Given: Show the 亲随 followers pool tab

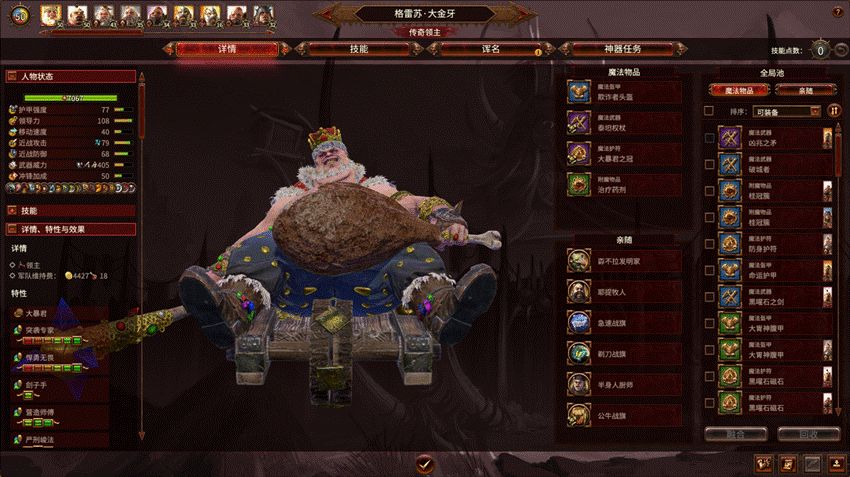Looking at the screenshot, I should pyautogui.click(x=806, y=90).
